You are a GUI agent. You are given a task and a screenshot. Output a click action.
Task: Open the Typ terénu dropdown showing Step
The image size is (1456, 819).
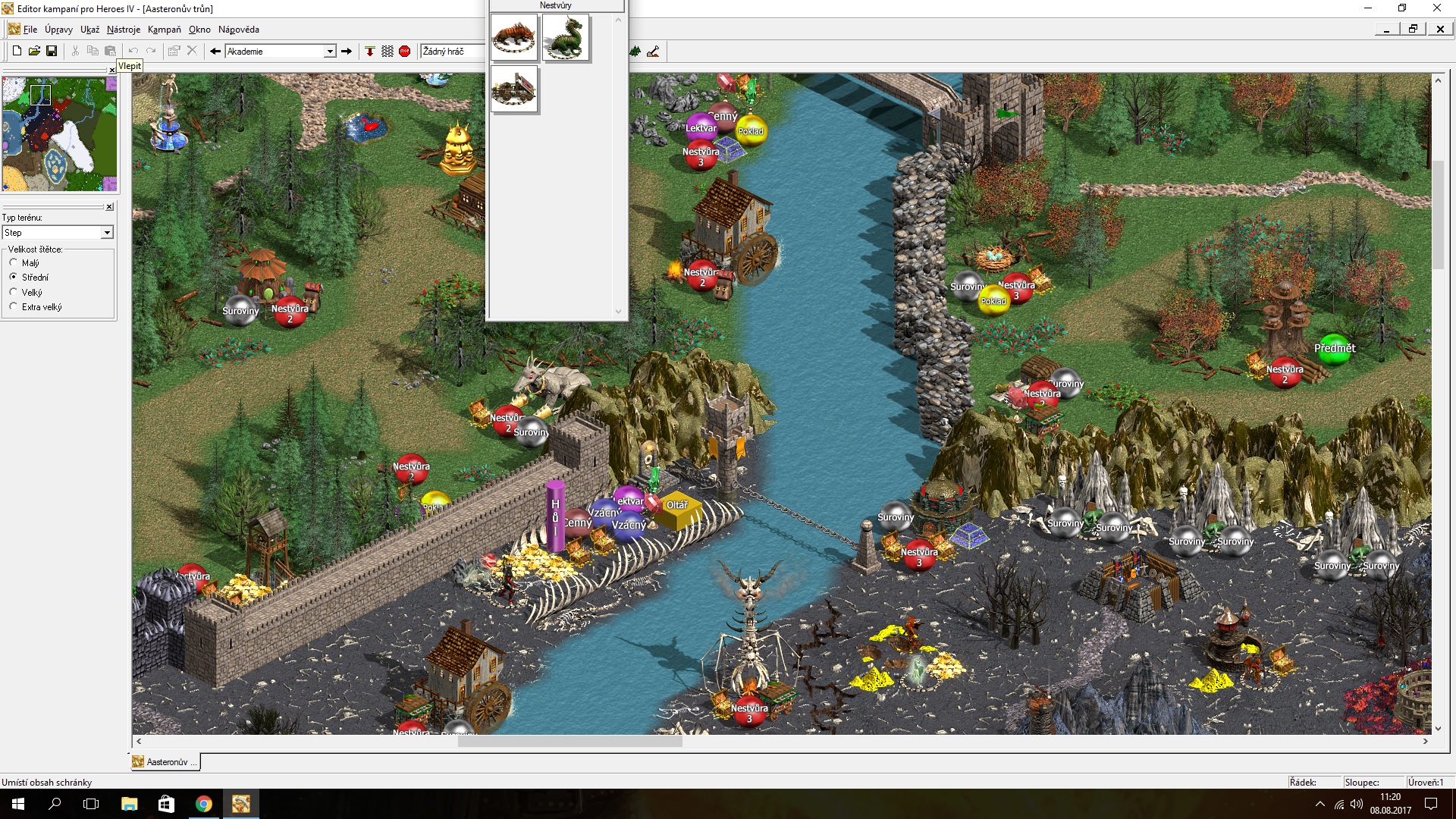pyautogui.click(x=107, y=232)
